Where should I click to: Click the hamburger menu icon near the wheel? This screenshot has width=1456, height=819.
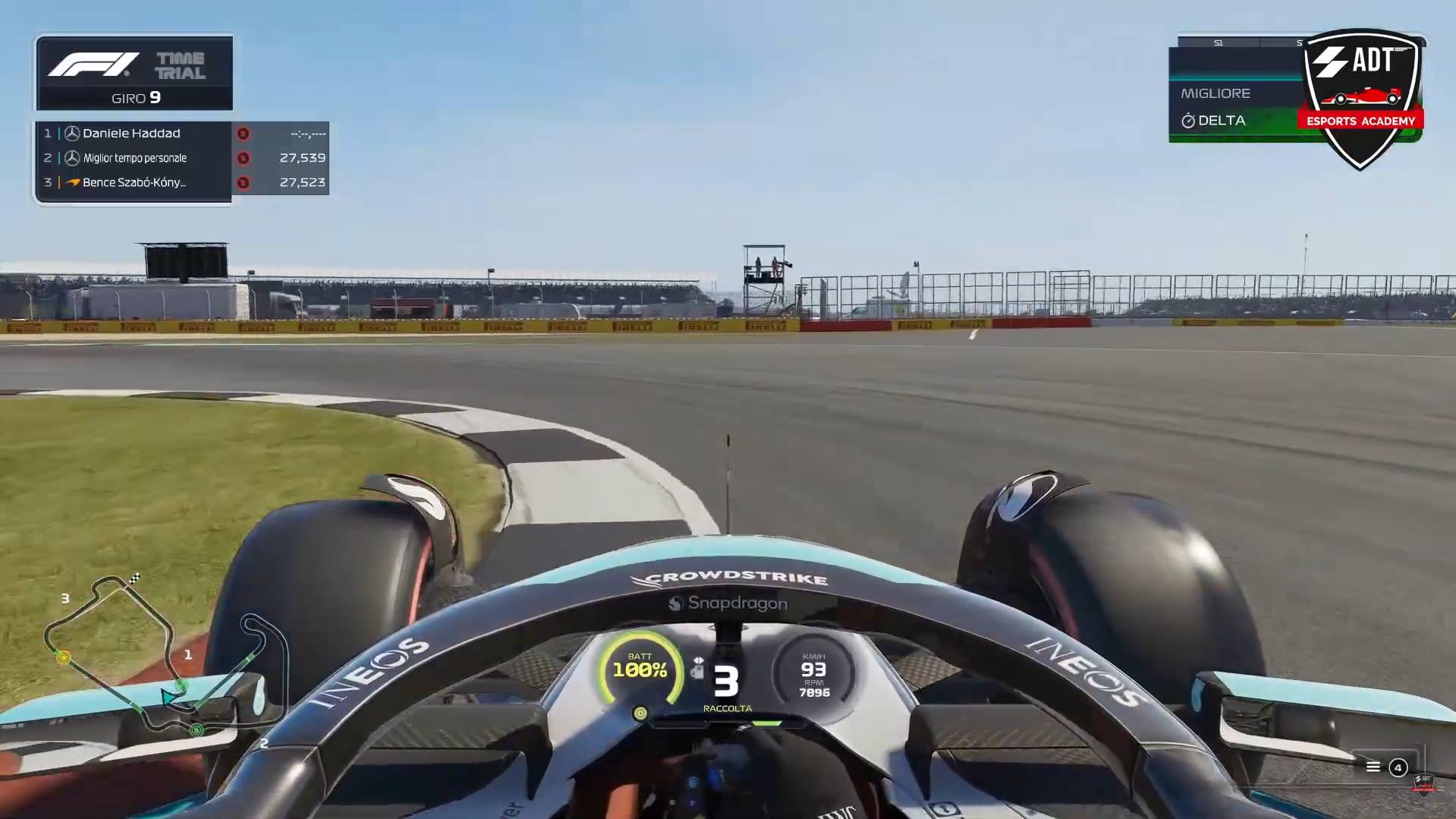(1373, 767)
